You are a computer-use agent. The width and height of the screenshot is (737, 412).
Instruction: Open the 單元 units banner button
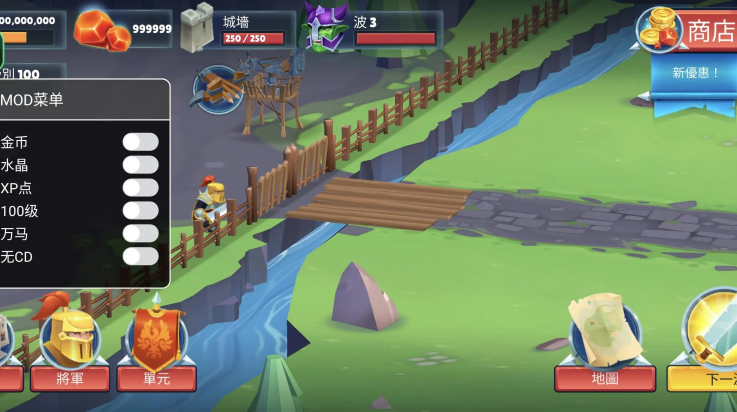tap(156, 348)
